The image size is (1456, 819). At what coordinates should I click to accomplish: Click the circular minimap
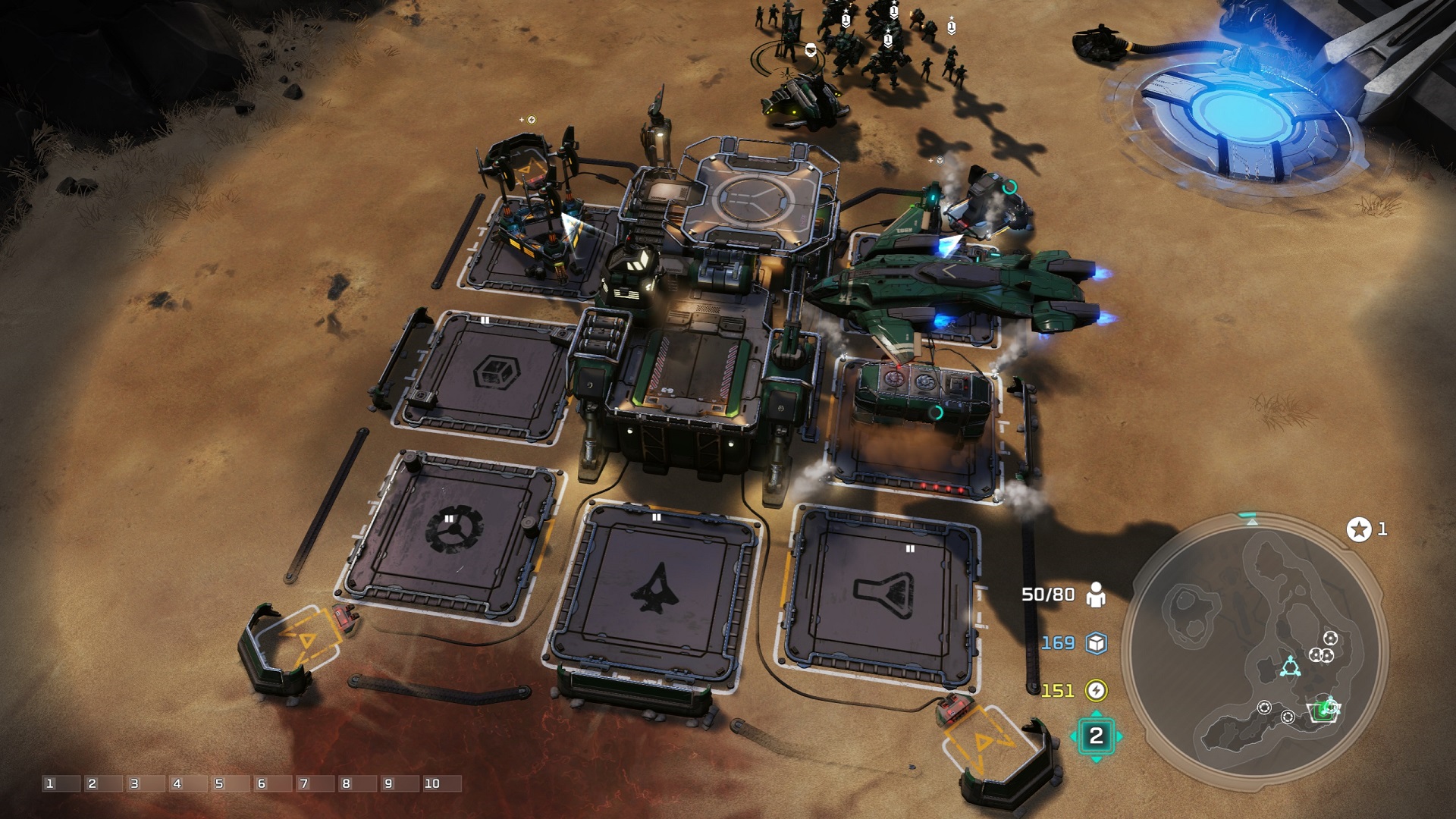pos(1254,651)
